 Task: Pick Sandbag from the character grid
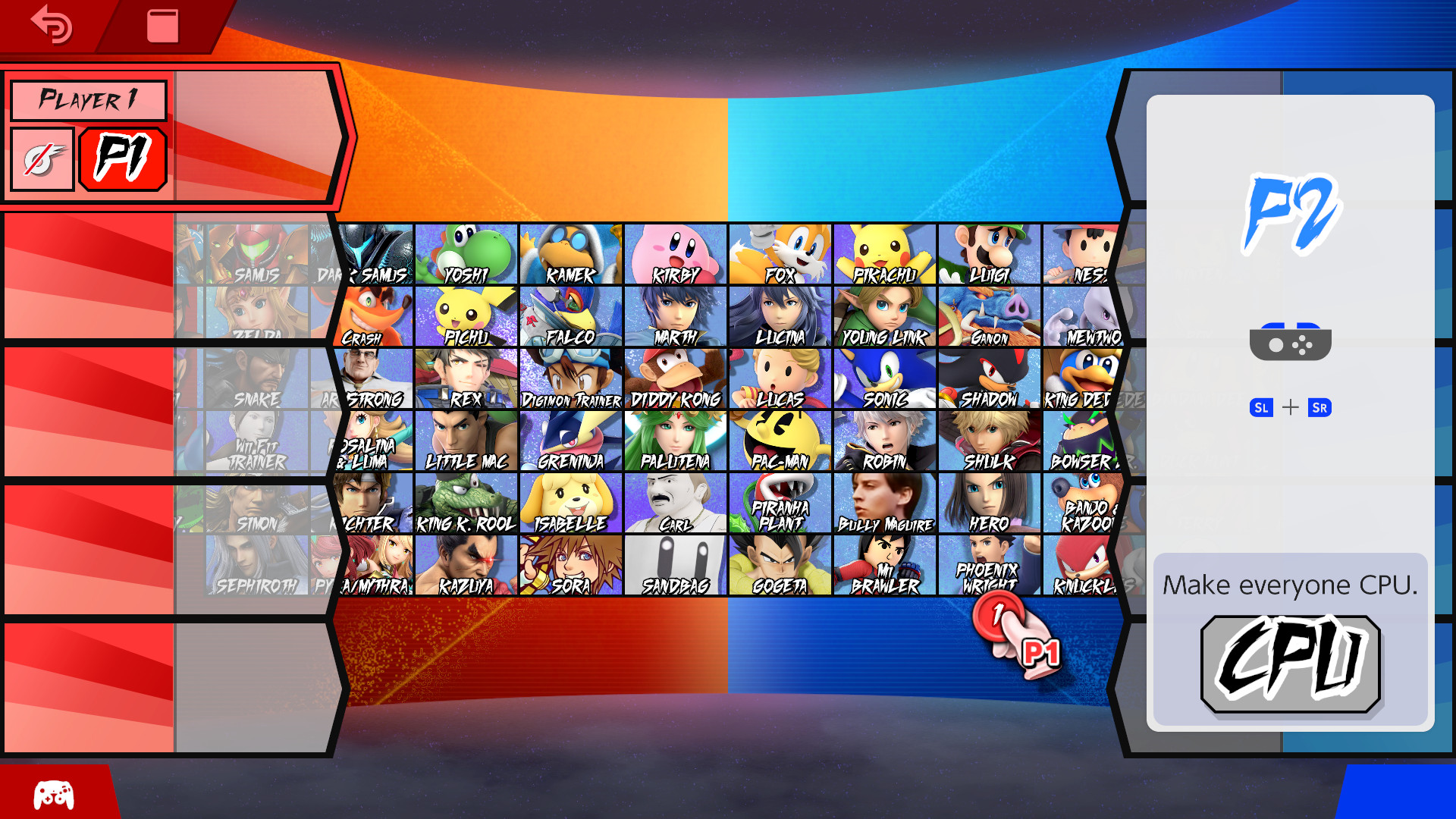[675, 565]
